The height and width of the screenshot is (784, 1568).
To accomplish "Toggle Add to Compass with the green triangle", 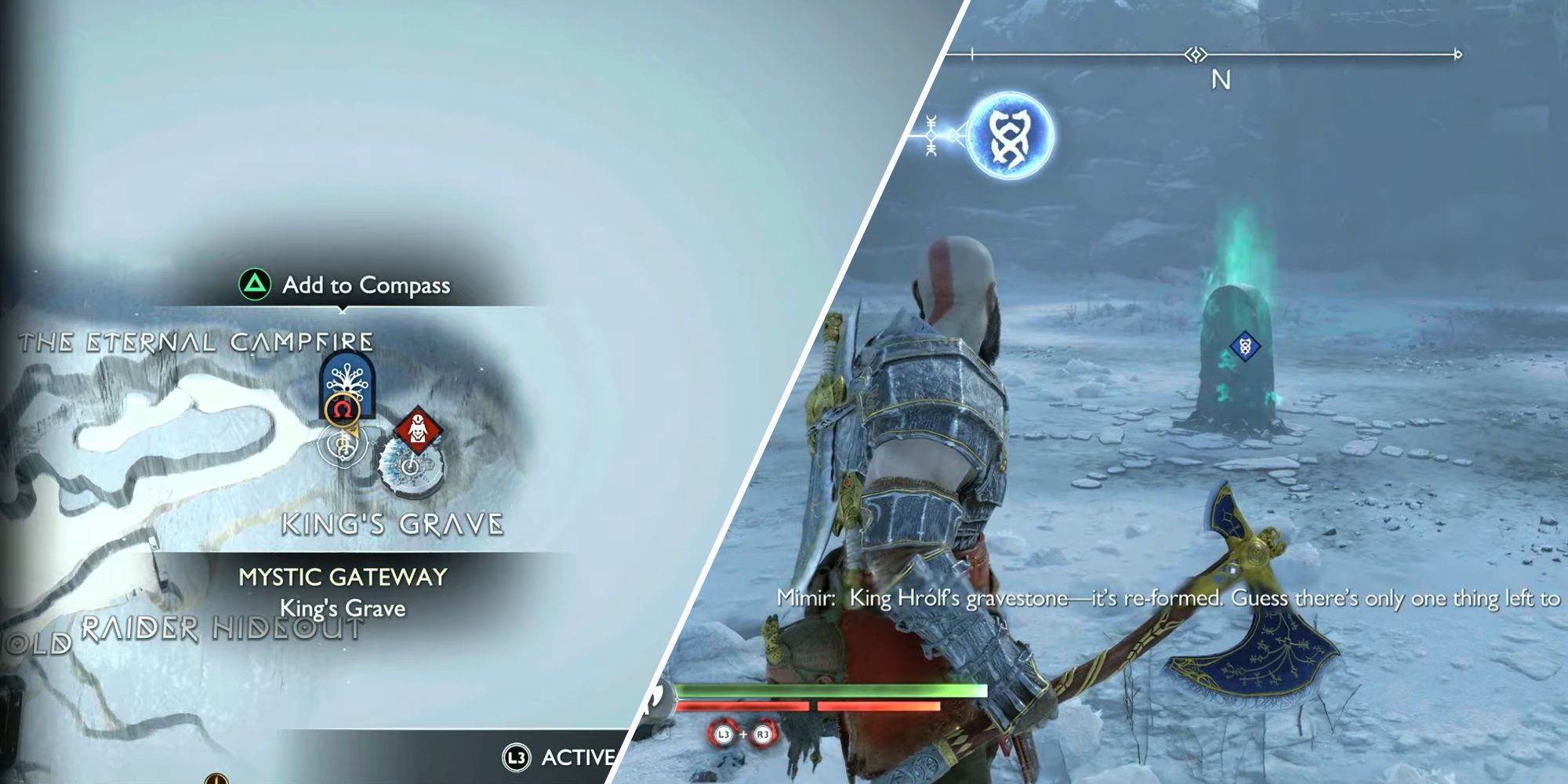I will [255, 285].
